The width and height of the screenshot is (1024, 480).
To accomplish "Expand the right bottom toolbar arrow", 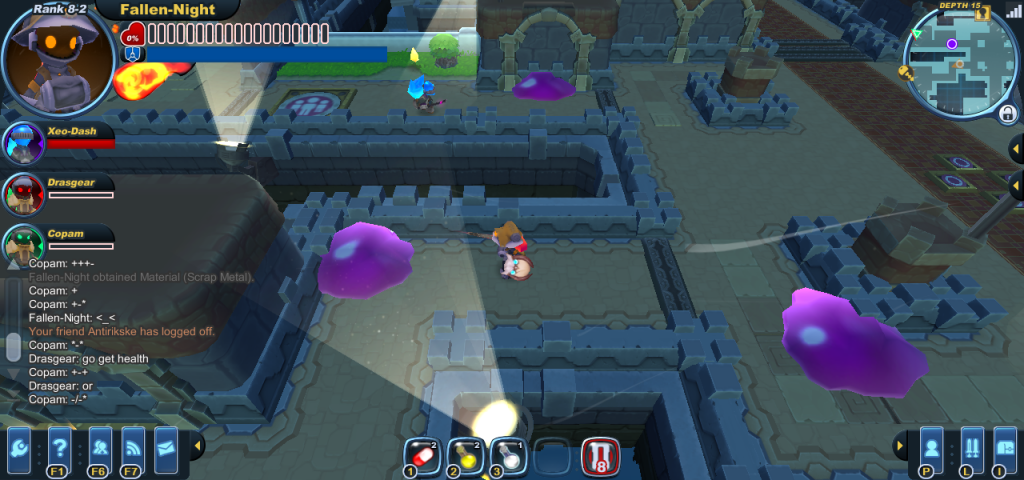I will 900,445.
